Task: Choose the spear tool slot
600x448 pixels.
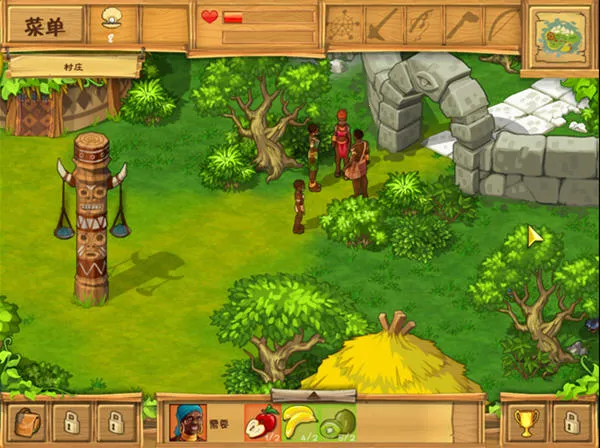Action: (383, 25)
